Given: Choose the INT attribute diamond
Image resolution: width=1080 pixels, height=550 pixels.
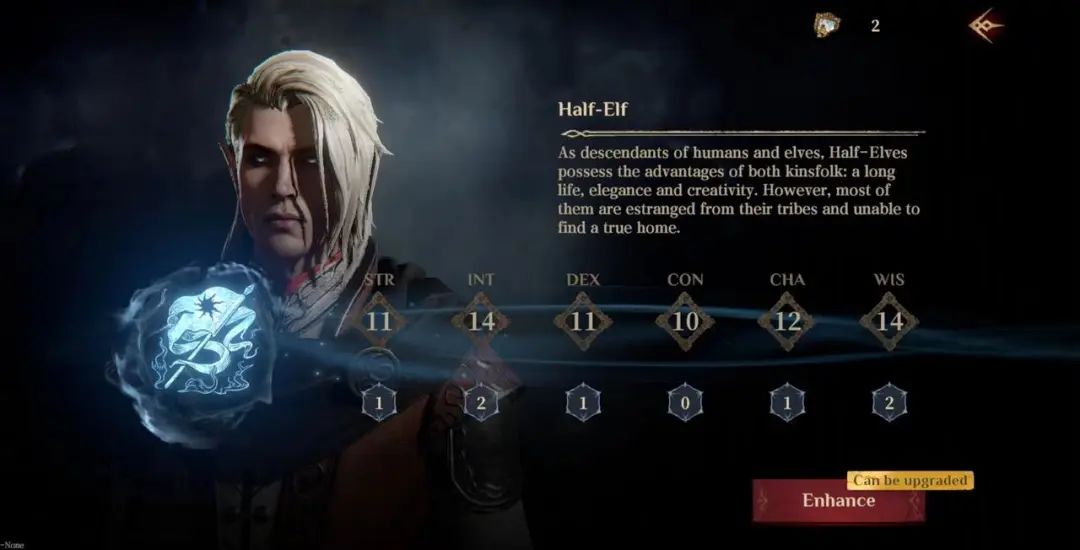Looking at the screenshot, I should pos(481,321).
